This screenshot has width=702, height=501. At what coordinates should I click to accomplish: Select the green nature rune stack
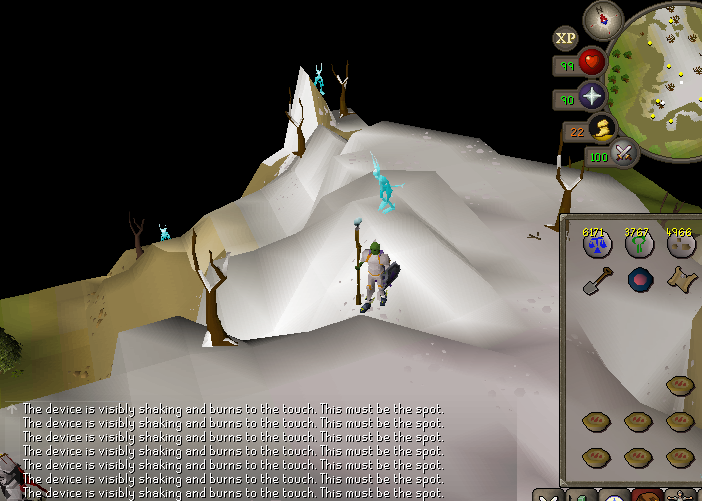point(639,243)
